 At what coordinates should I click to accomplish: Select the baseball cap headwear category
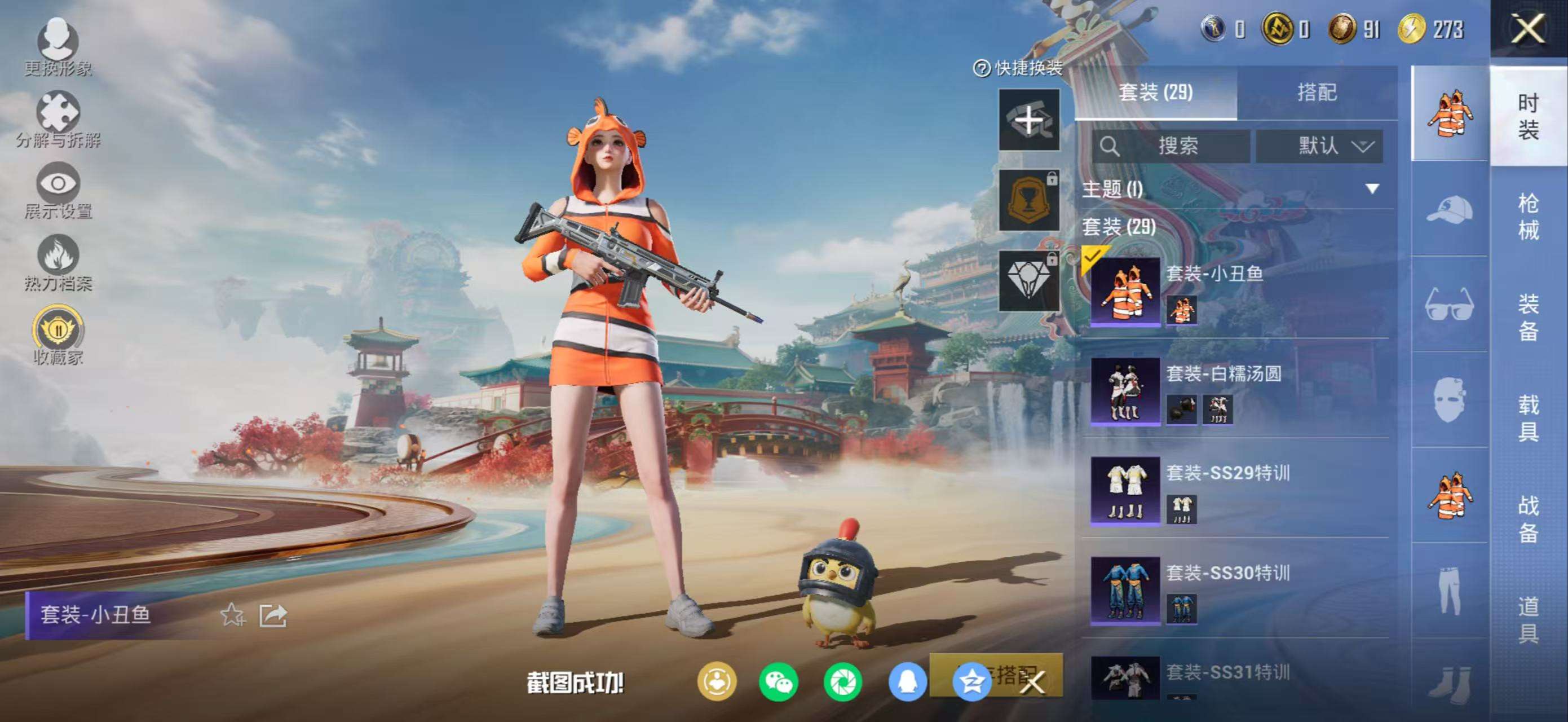pyautogui.click(x=1449, y=209)
